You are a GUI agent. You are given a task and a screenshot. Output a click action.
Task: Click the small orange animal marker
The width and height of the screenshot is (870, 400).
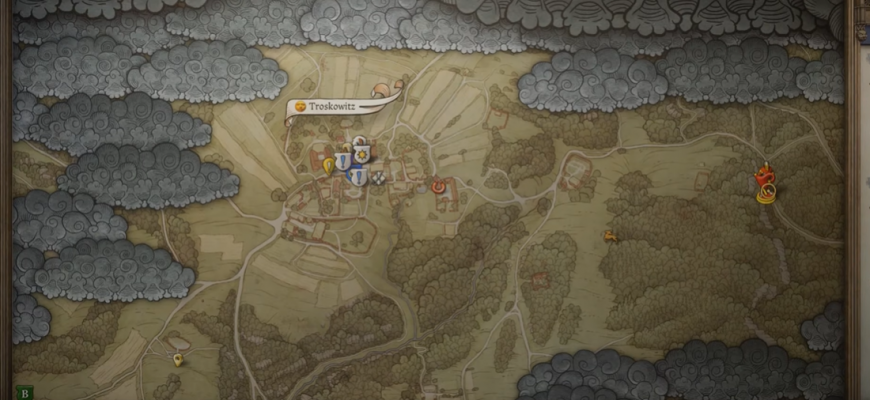coord(608,236)
